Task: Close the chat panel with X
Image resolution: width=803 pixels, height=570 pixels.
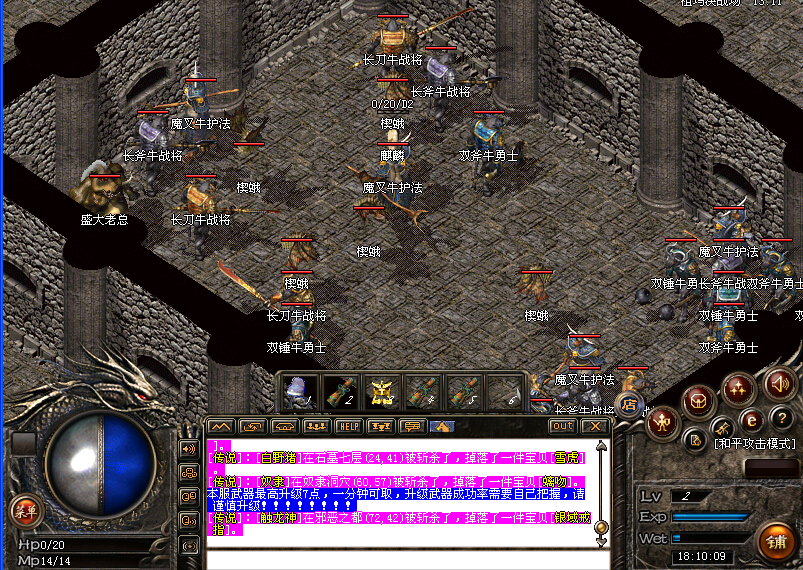Action: 595,426
